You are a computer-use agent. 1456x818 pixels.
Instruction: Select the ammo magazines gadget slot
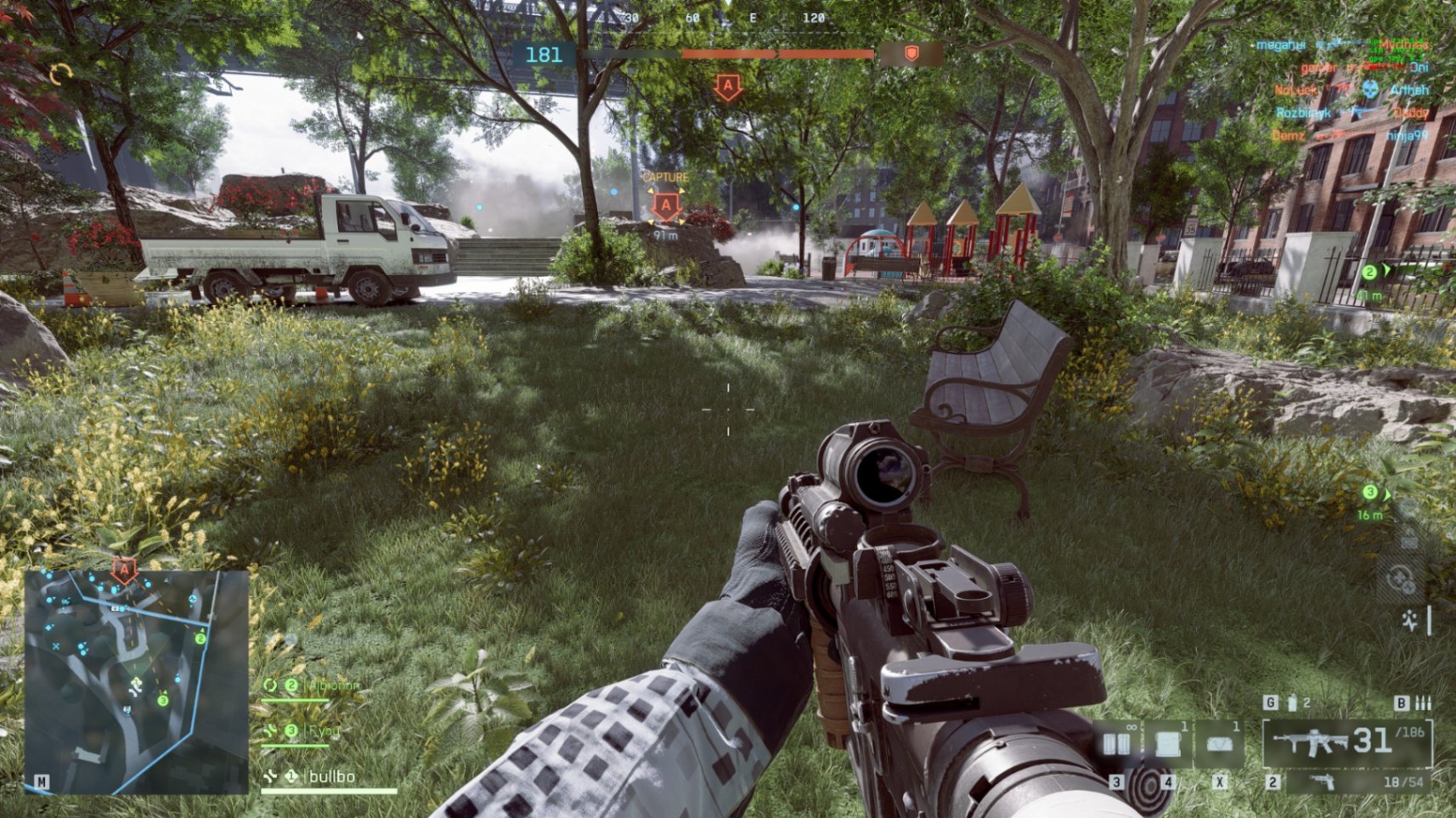(1116, 744)
